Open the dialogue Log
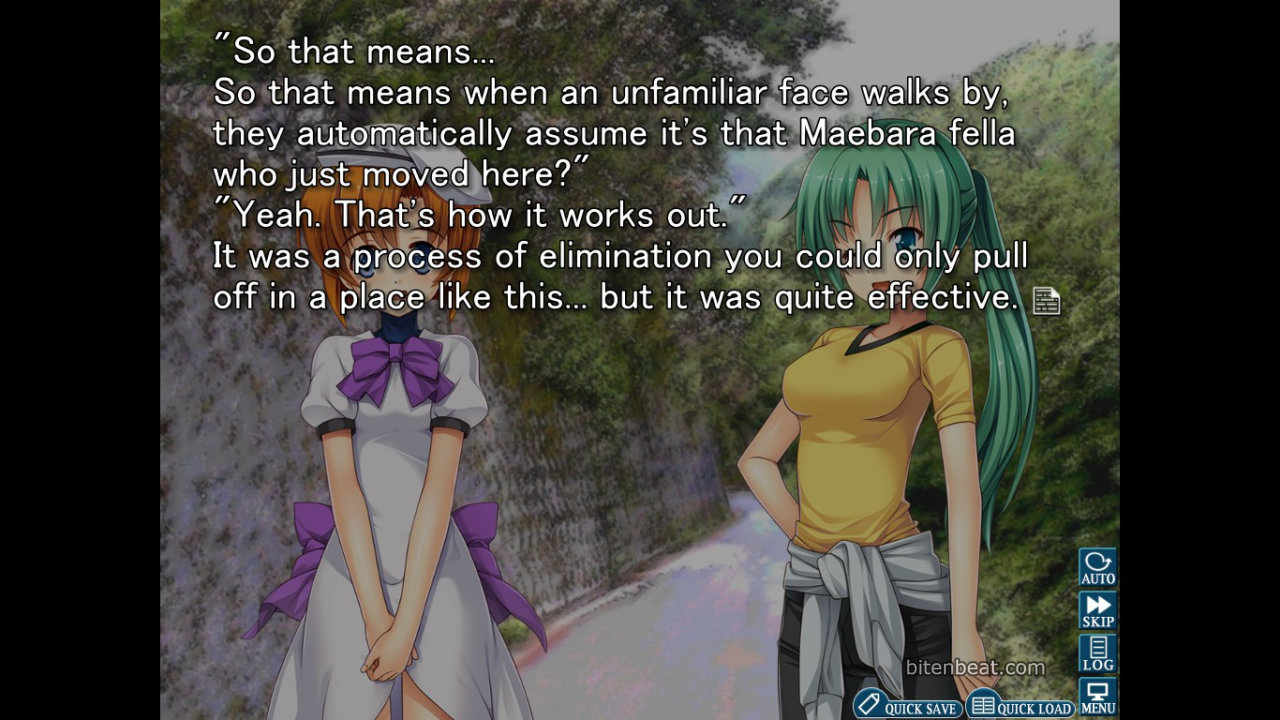Image resolution: width=1280 pixels, height=720 pixels. 1097,653
